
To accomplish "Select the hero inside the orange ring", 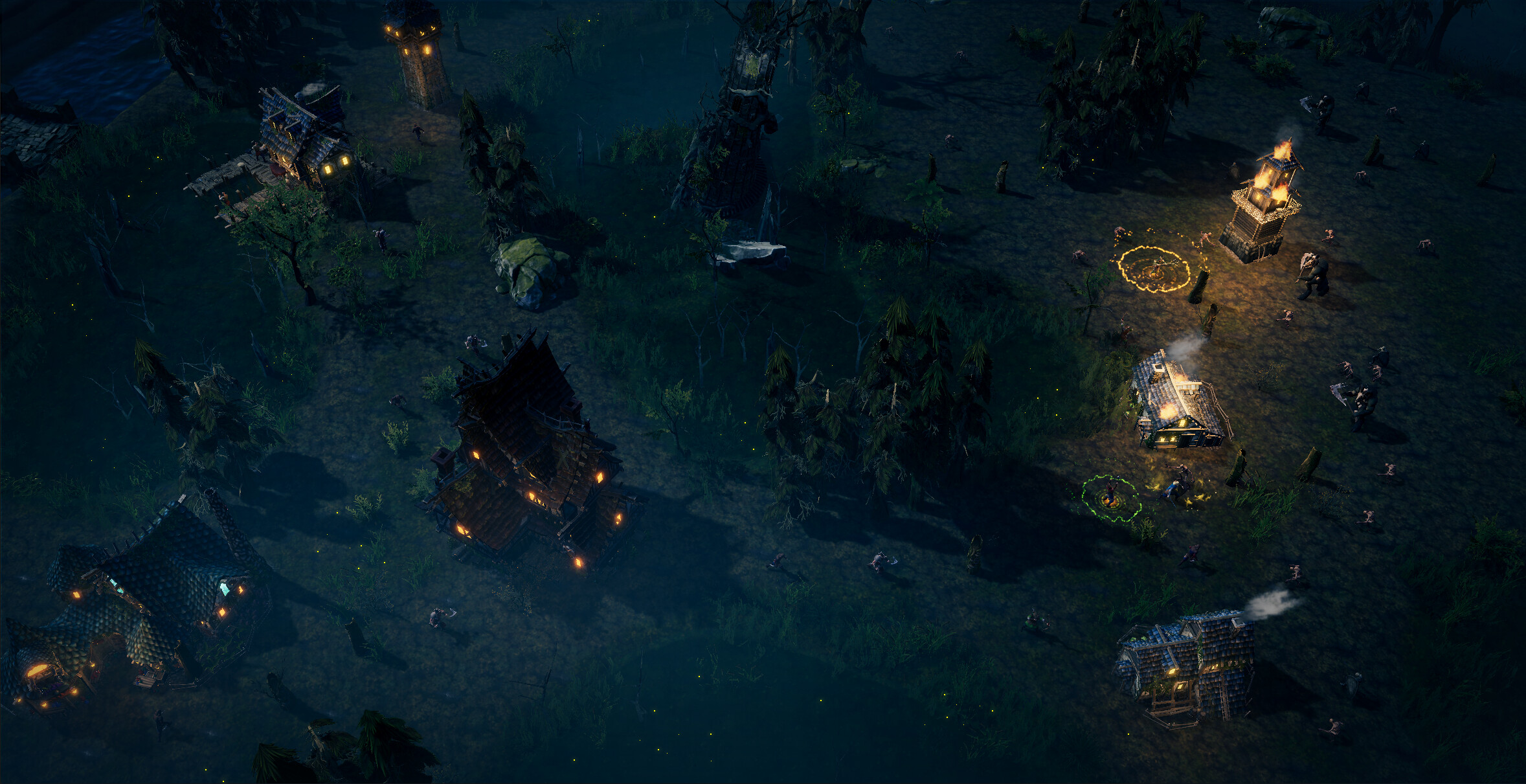I will point(1155,268).
